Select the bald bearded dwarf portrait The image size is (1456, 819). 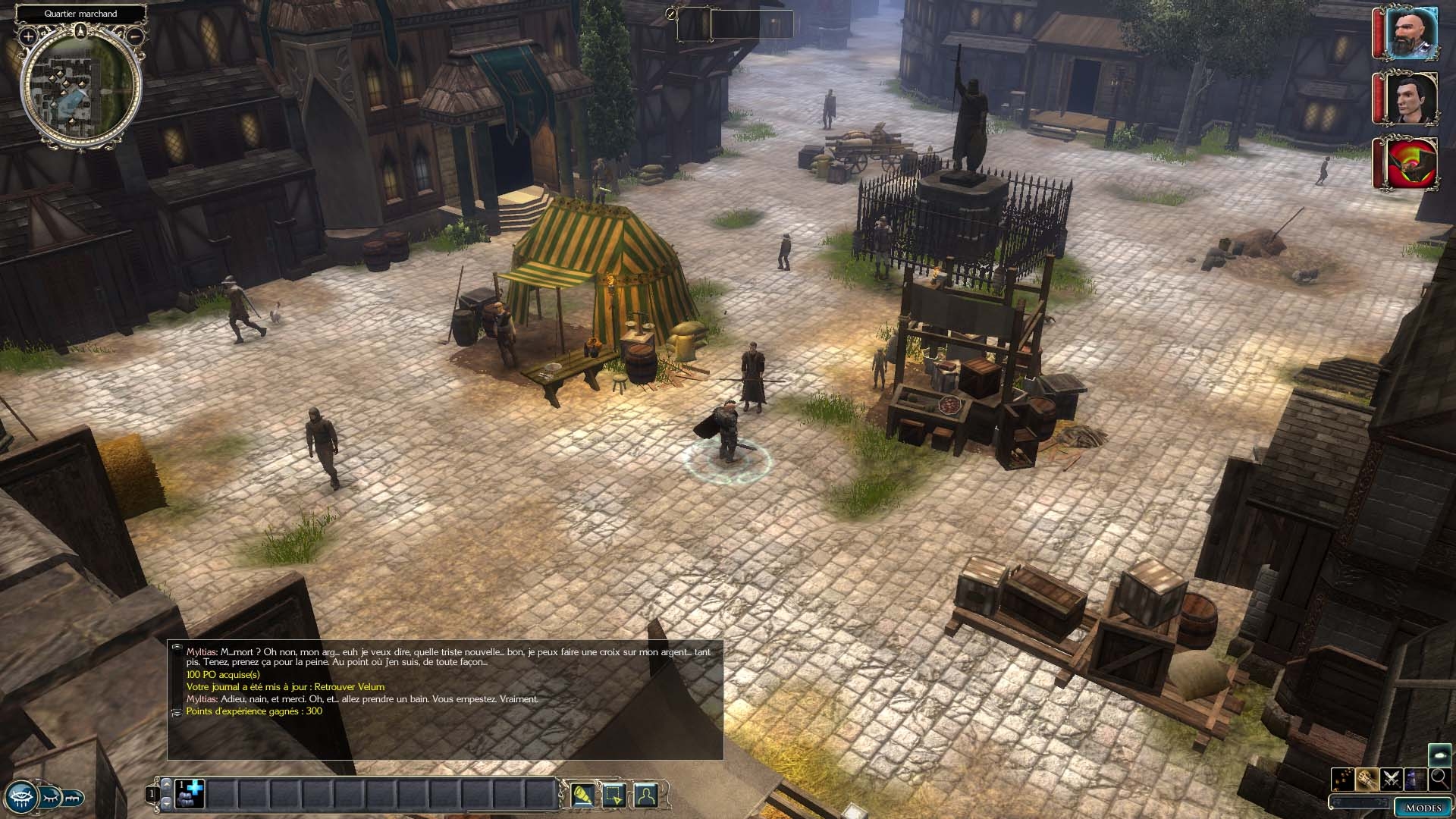tap(1412, 33)
